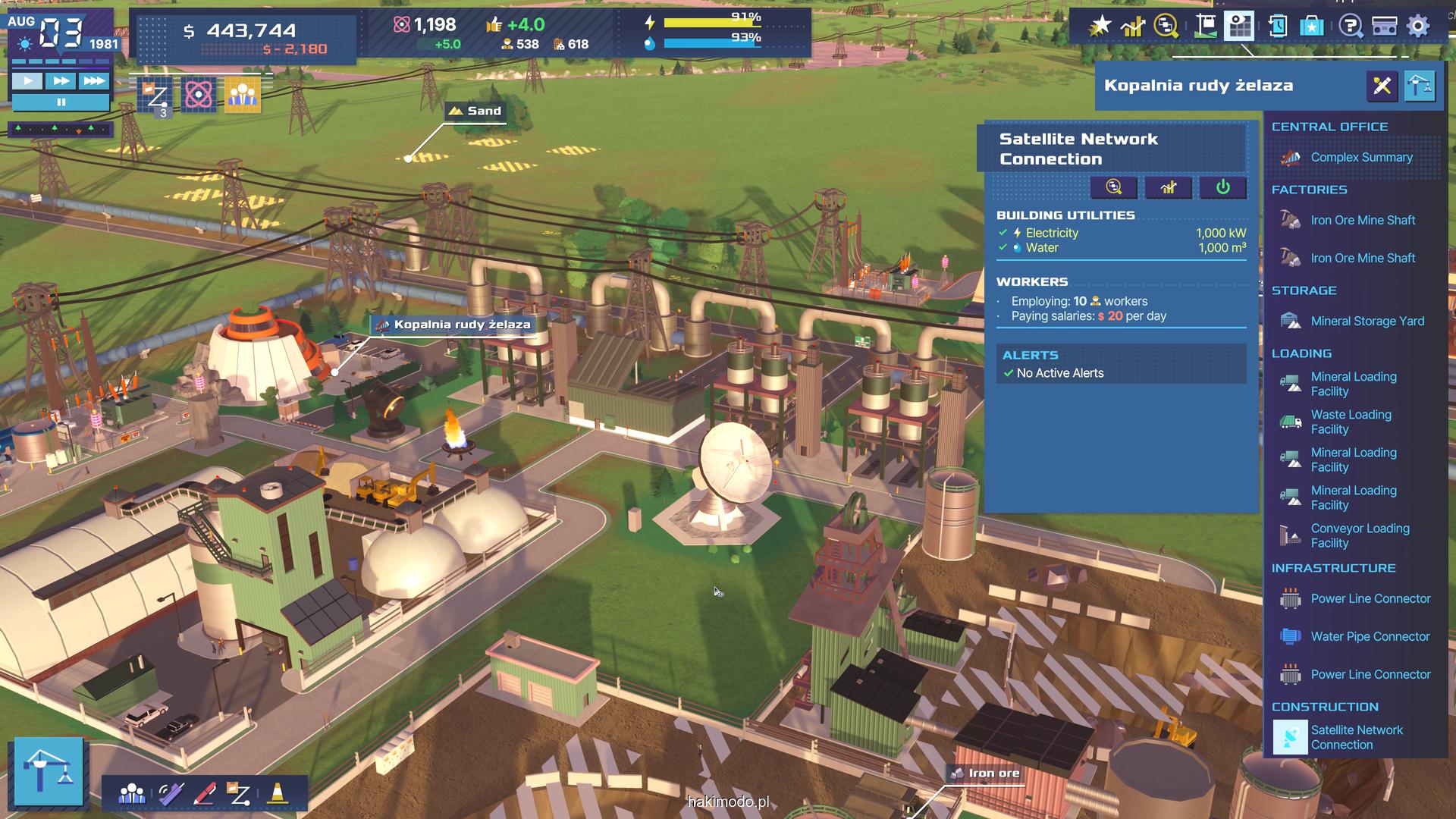Open the radio boombox icon
The width and height of the screenshot is (1456, 819).
click(1385, 27)
